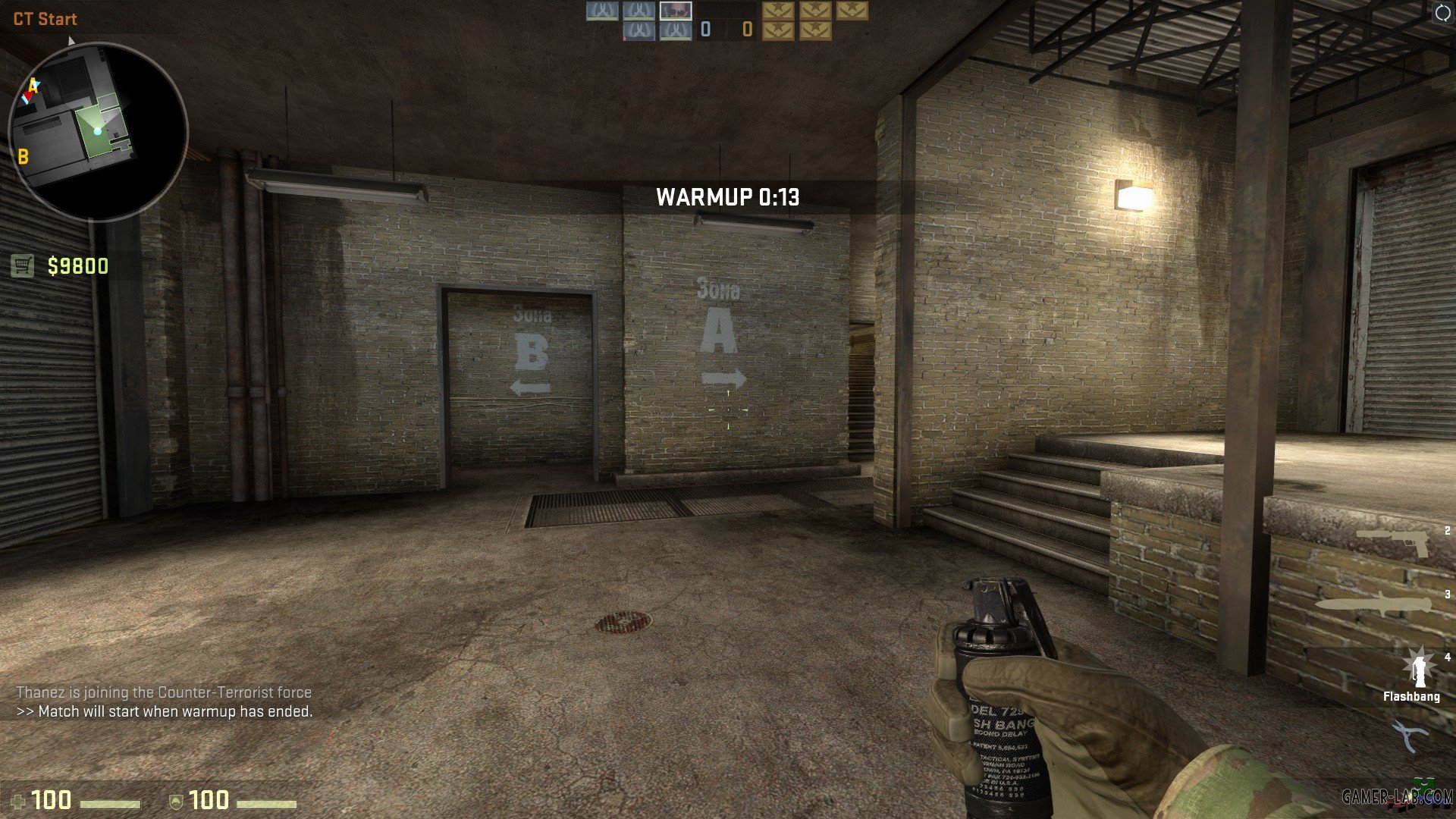Click the Thanez joining Counter-Terrorist message
The image size is (1456, 819).
click(164, 692)
